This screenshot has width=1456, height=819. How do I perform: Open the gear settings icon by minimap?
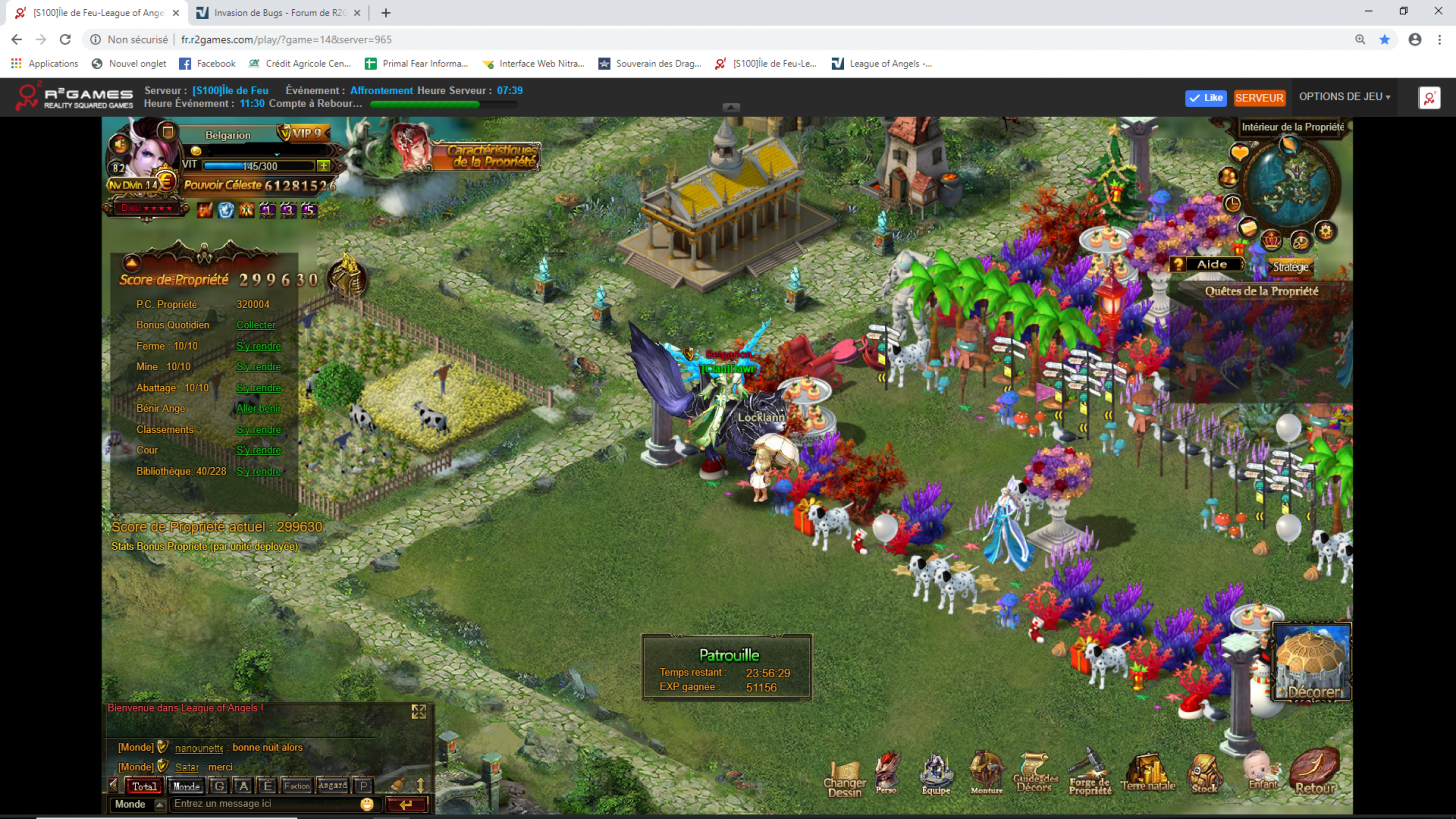(x=1326, y=231)
